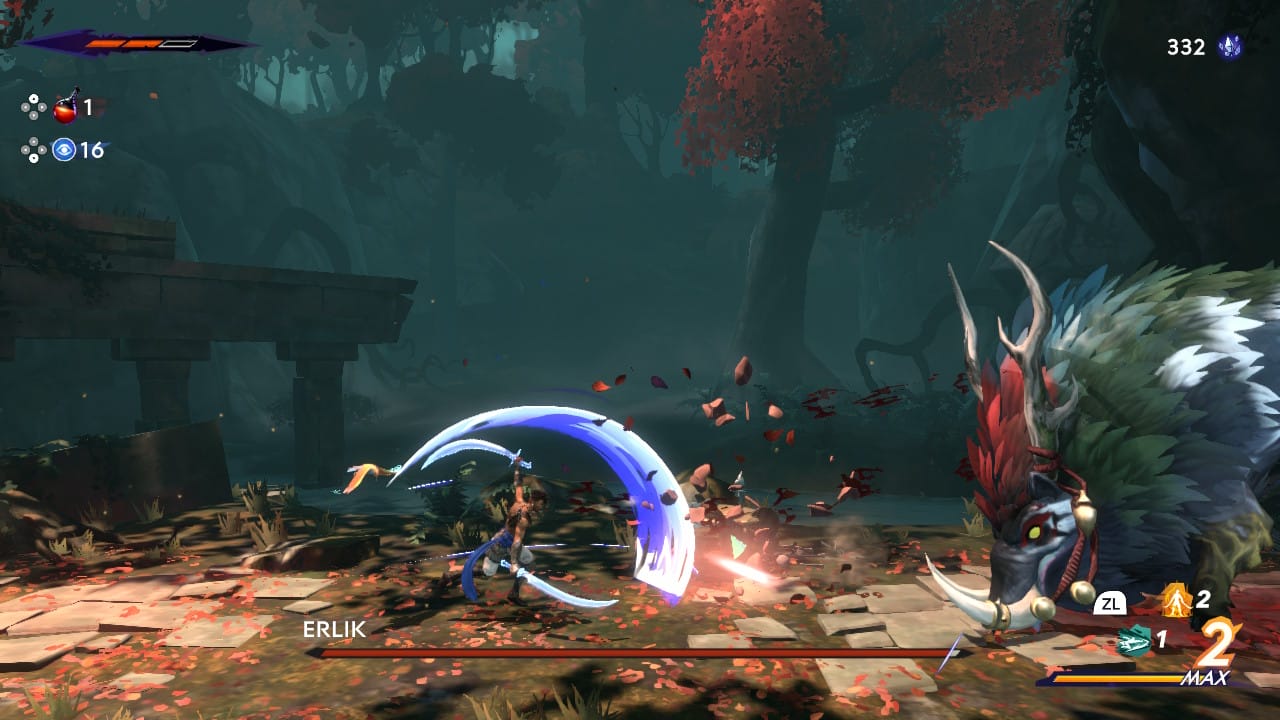1280x720 pixels.
Task: Use the red healing potion icon
Action: tap(66, 106)
